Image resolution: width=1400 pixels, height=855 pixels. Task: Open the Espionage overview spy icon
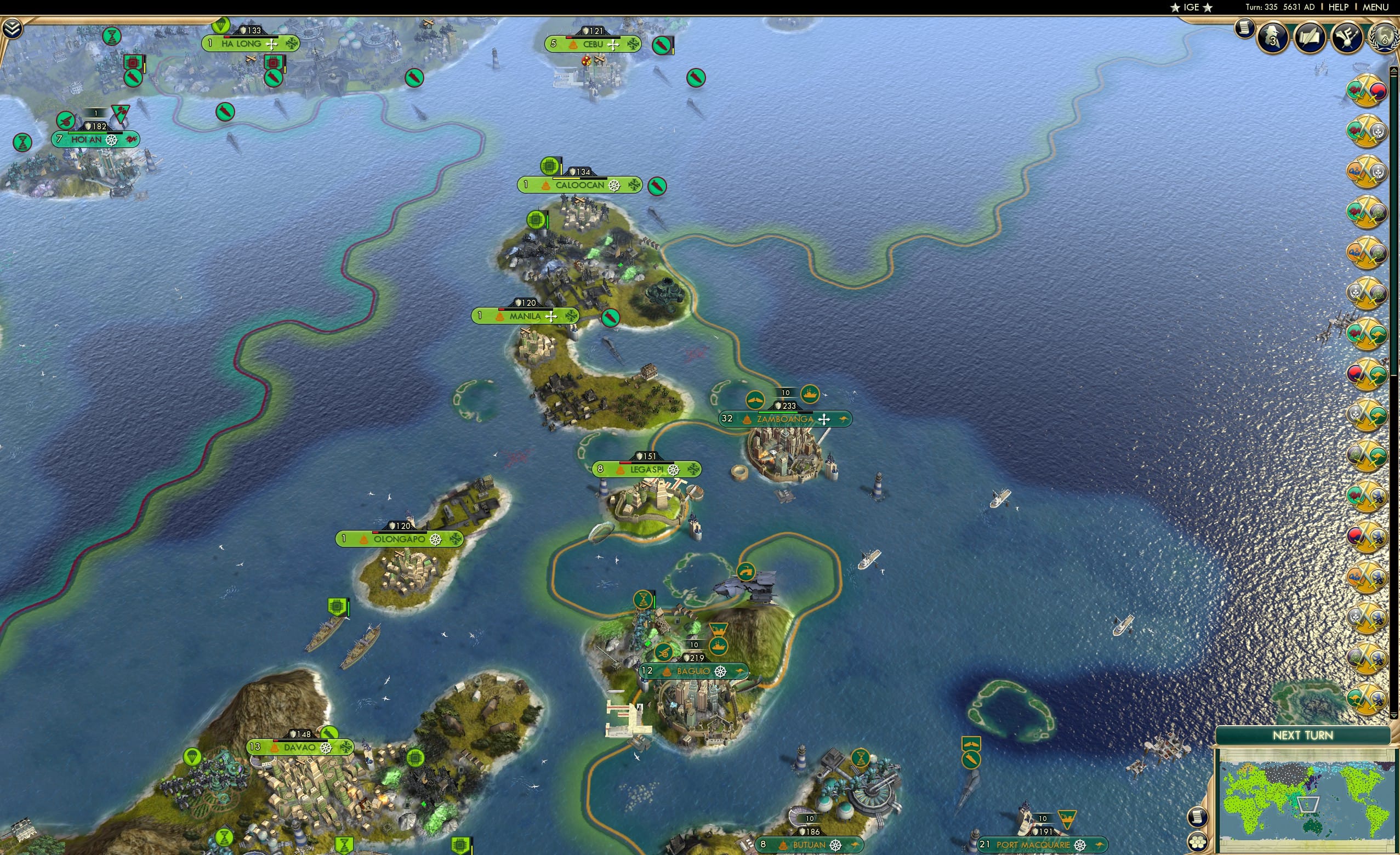pos(1273,37)
